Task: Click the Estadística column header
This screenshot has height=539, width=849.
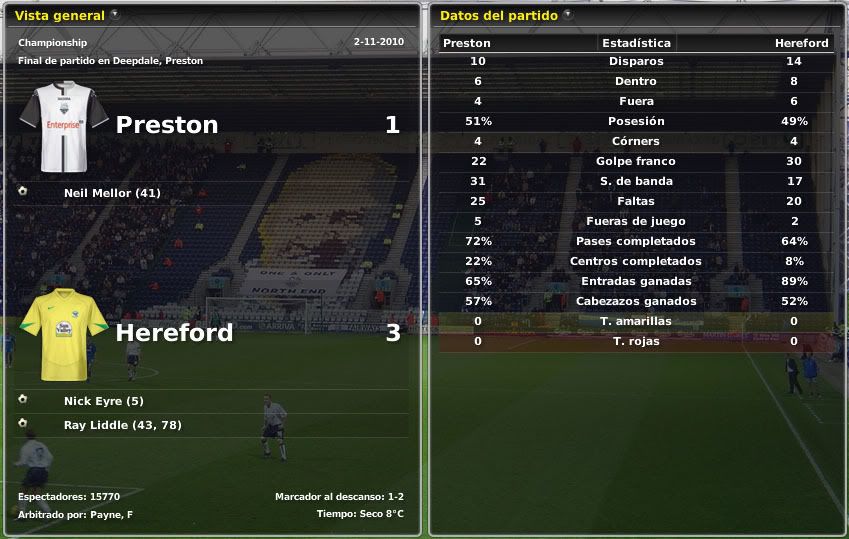Action: coord(636,43)
